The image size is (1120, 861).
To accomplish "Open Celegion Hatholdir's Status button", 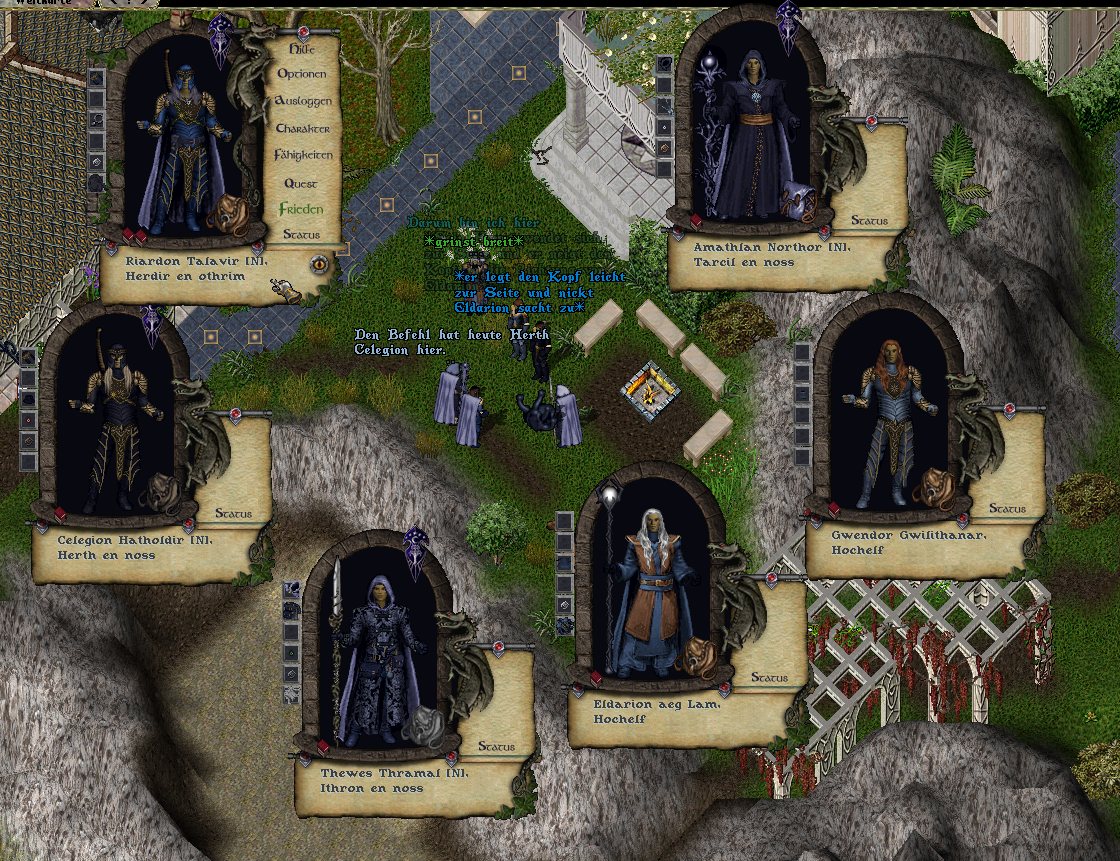I will click(x=233, y=514).
